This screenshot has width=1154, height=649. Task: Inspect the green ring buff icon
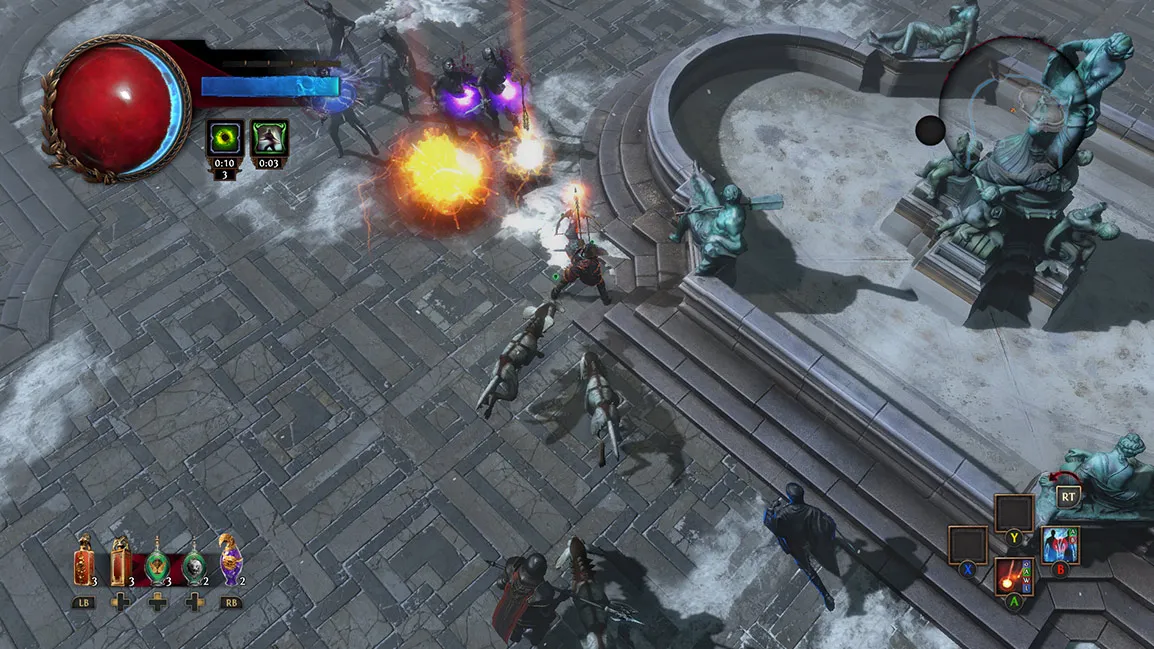224,139
